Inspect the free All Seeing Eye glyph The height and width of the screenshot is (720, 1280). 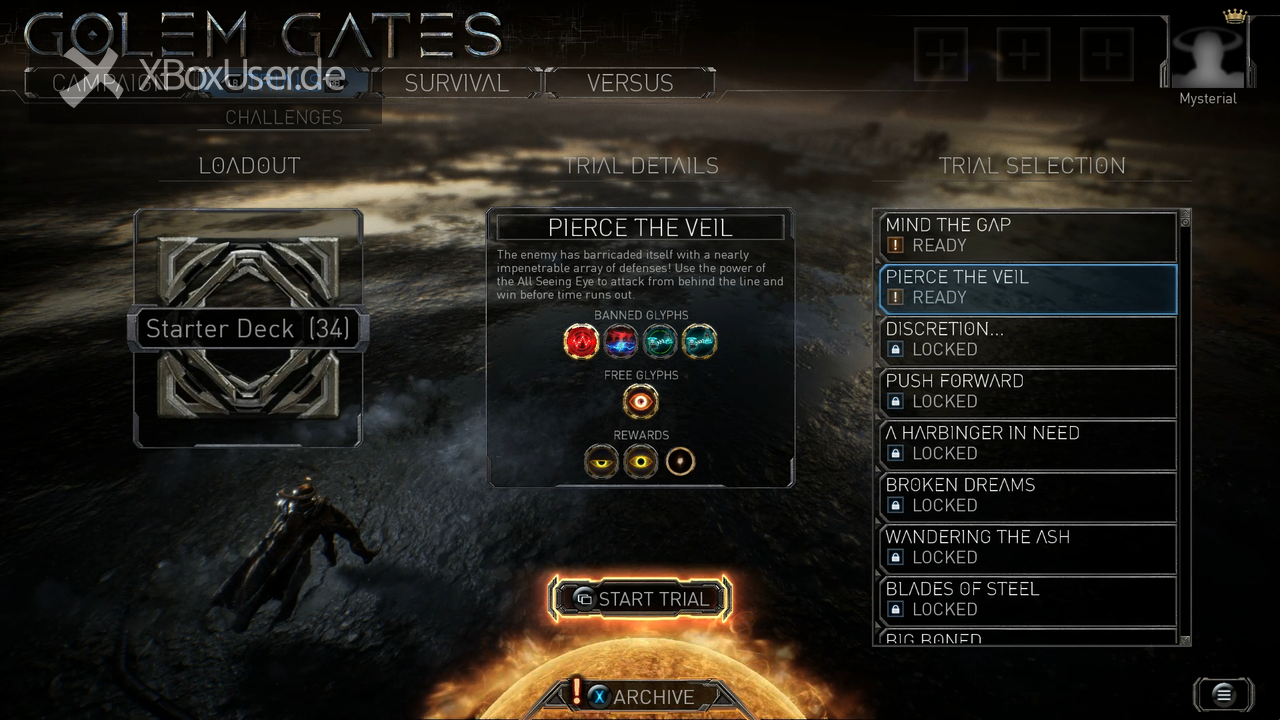[640, 402]
